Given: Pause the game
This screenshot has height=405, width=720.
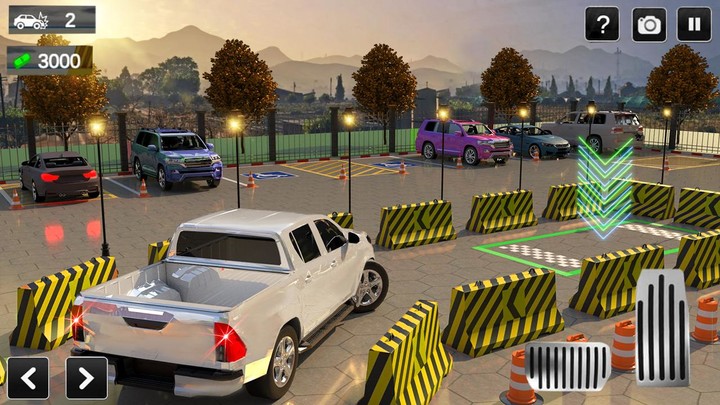Looking at the screenshot, I should 694,24.
